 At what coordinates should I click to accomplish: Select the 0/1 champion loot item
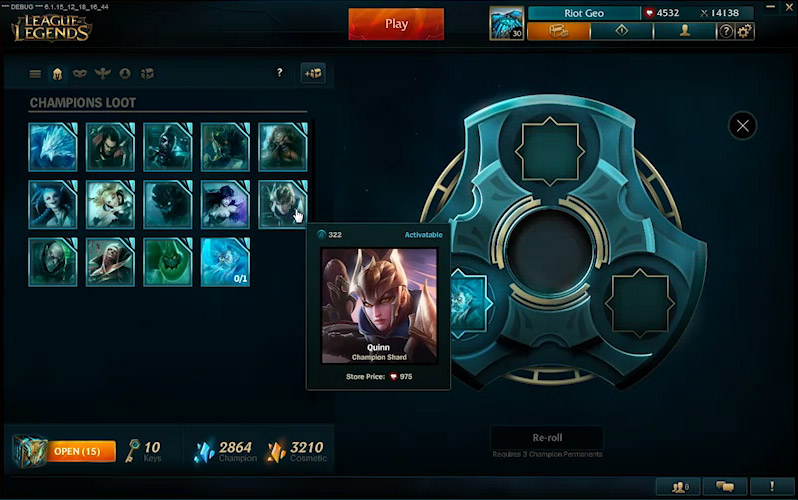pos(225,261)
